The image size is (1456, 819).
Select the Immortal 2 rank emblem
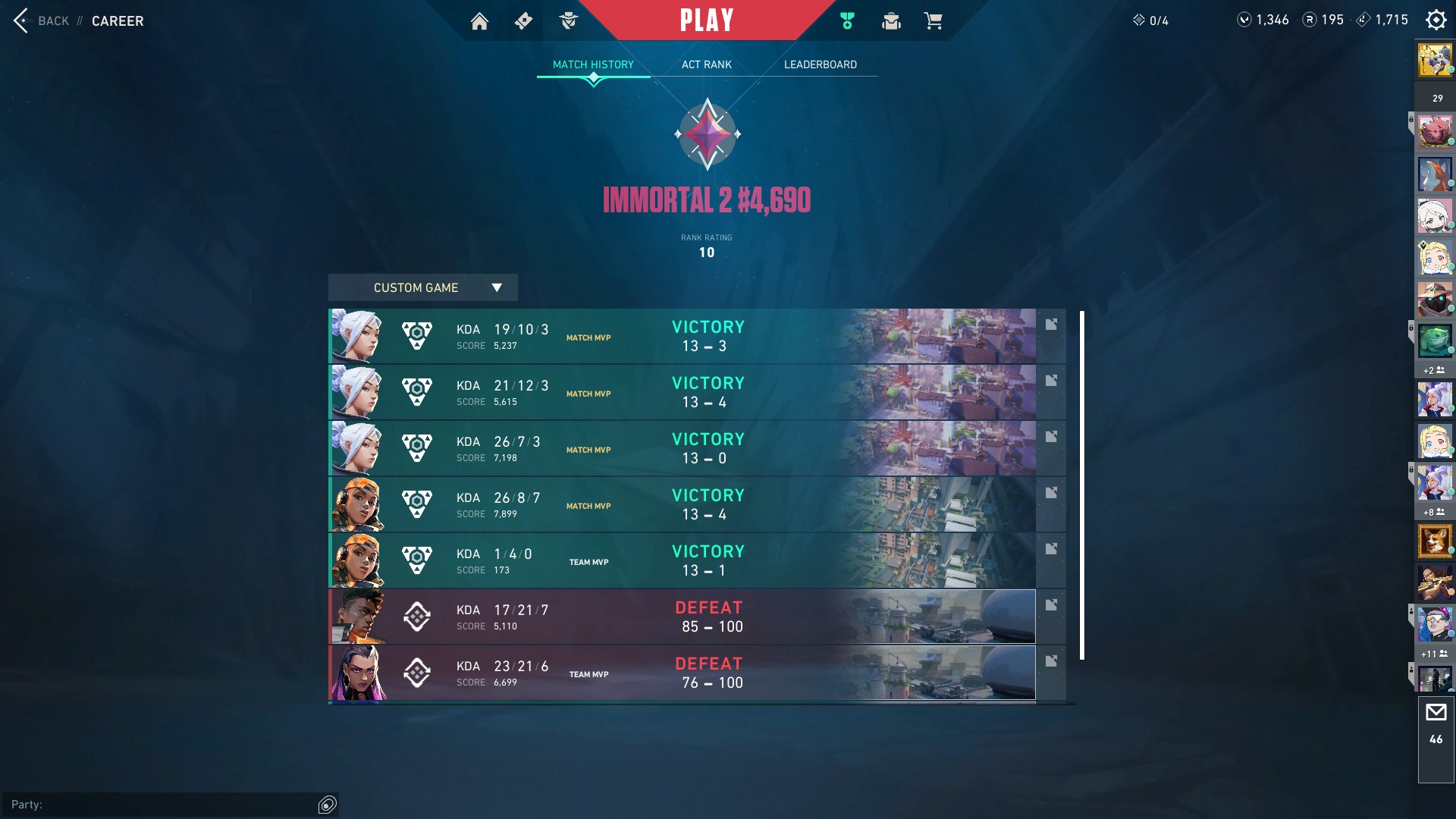tap(708, 135)
